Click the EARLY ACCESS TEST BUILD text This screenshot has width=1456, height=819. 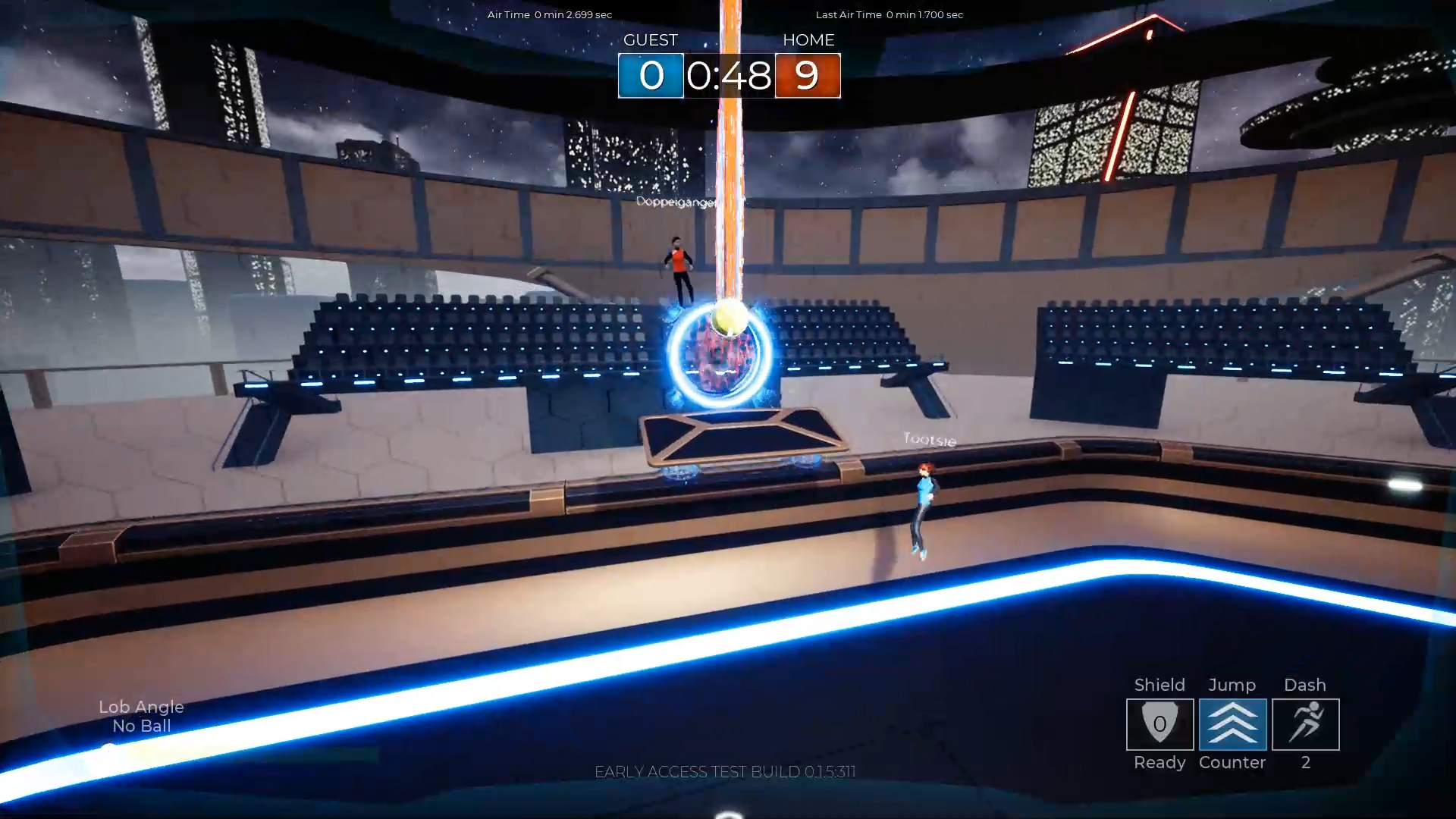coord(726,771)
